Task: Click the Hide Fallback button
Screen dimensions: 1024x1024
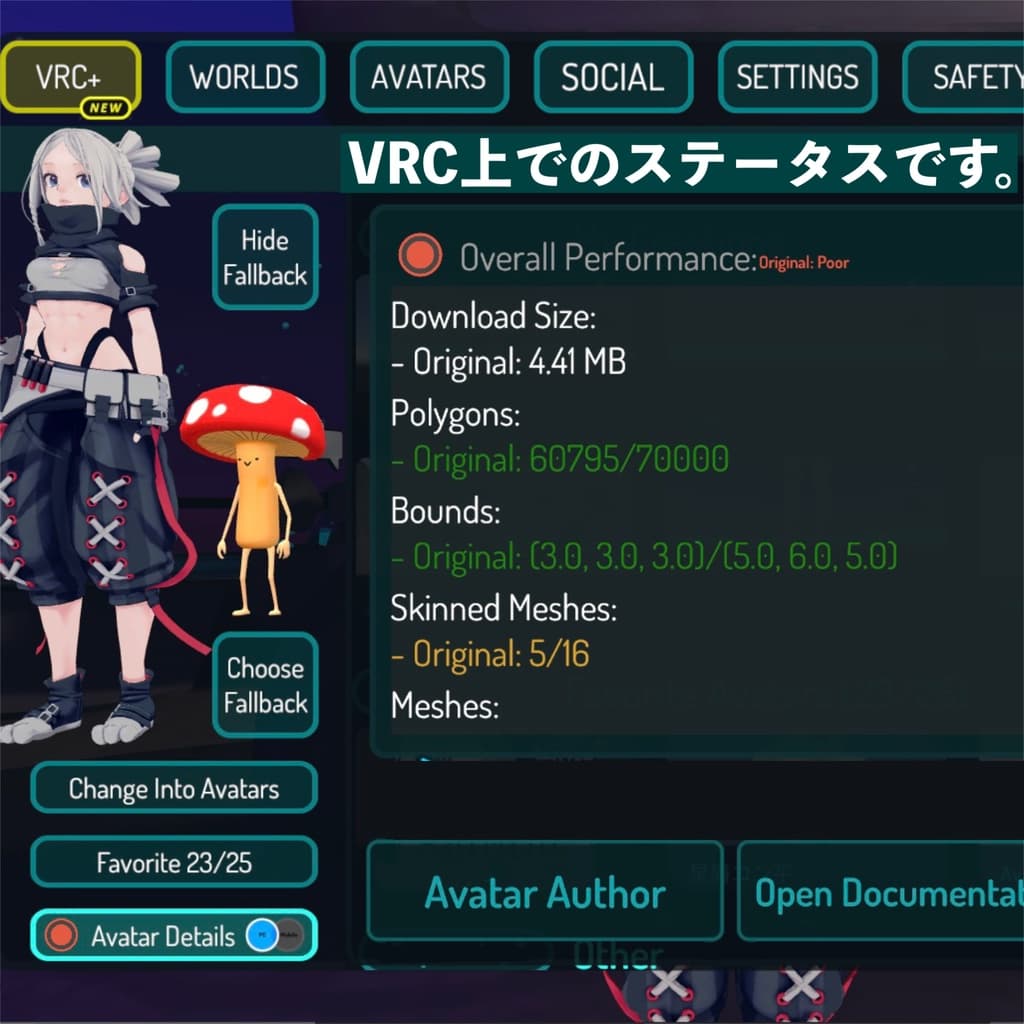Action: (x=265, y=257)
